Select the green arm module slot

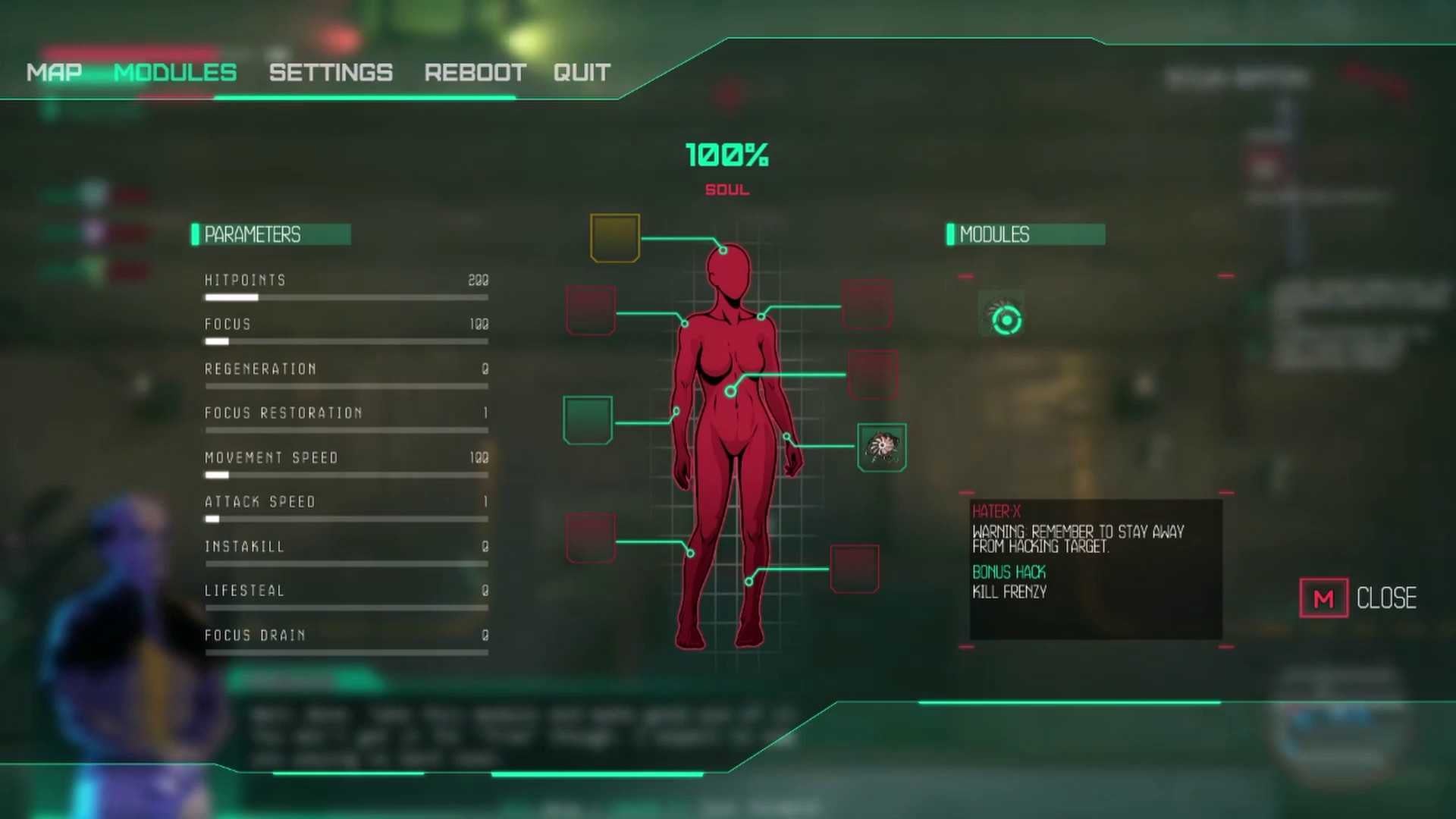coord(588,419)
